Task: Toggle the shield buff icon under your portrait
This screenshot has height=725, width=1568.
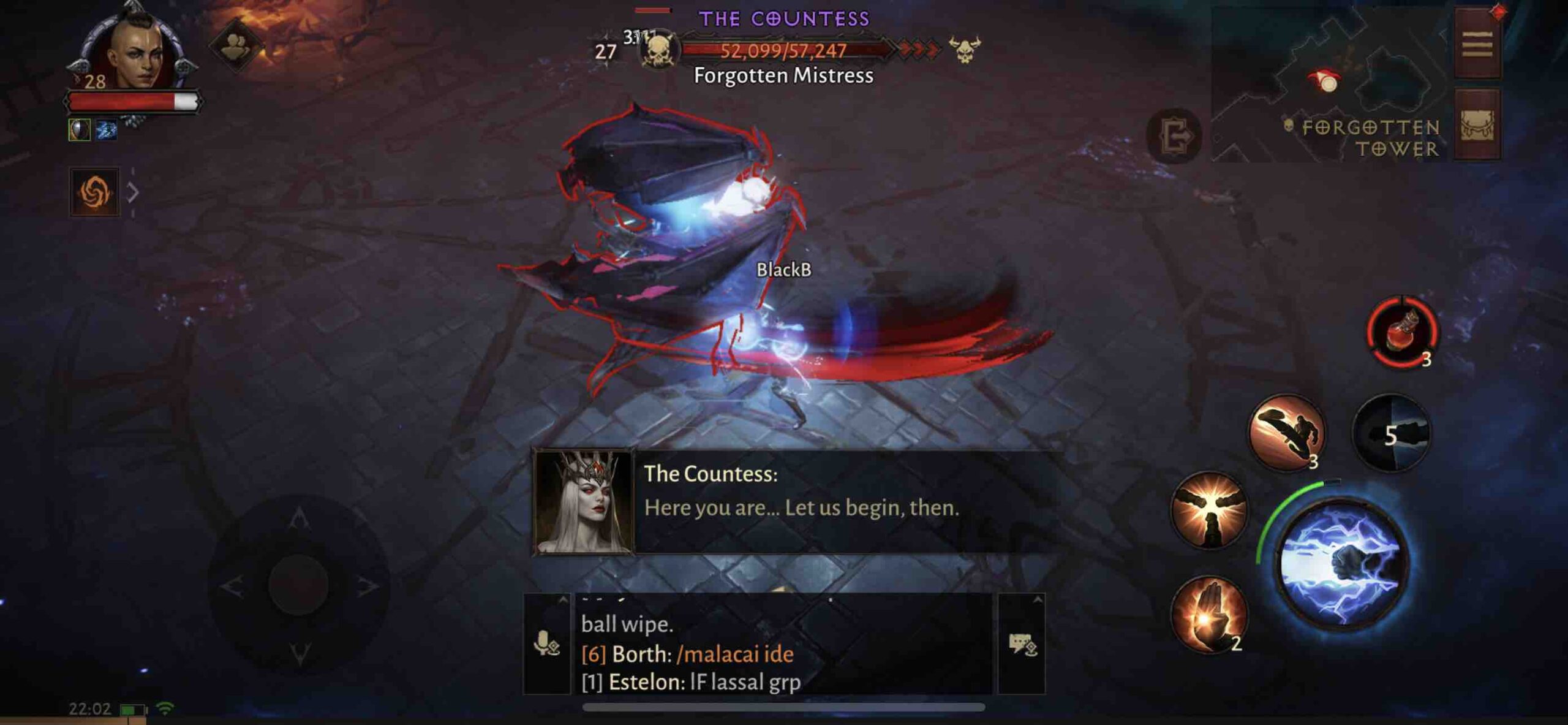Action: (x=80, y=130)
